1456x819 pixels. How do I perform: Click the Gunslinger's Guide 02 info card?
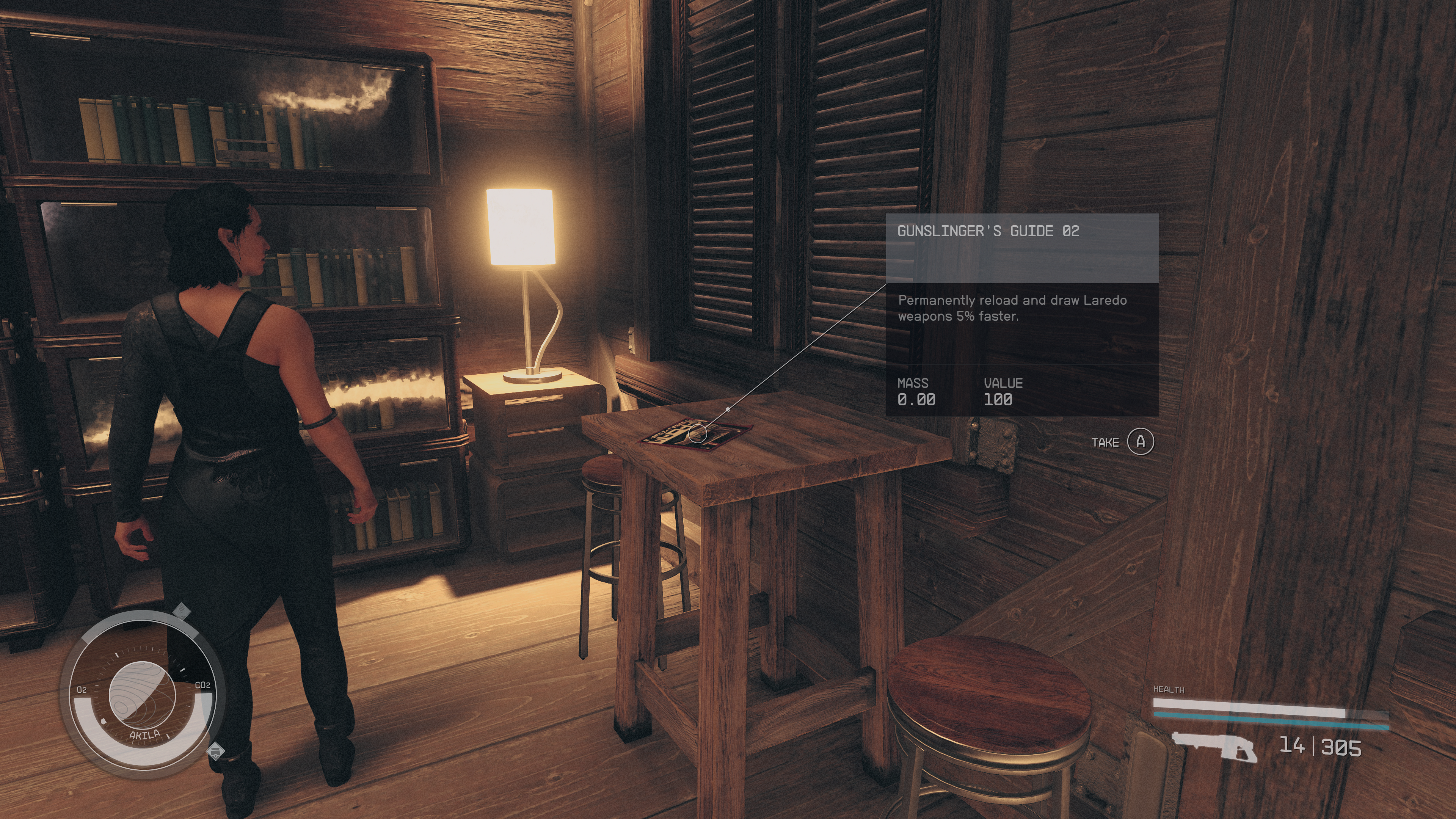1022,314
